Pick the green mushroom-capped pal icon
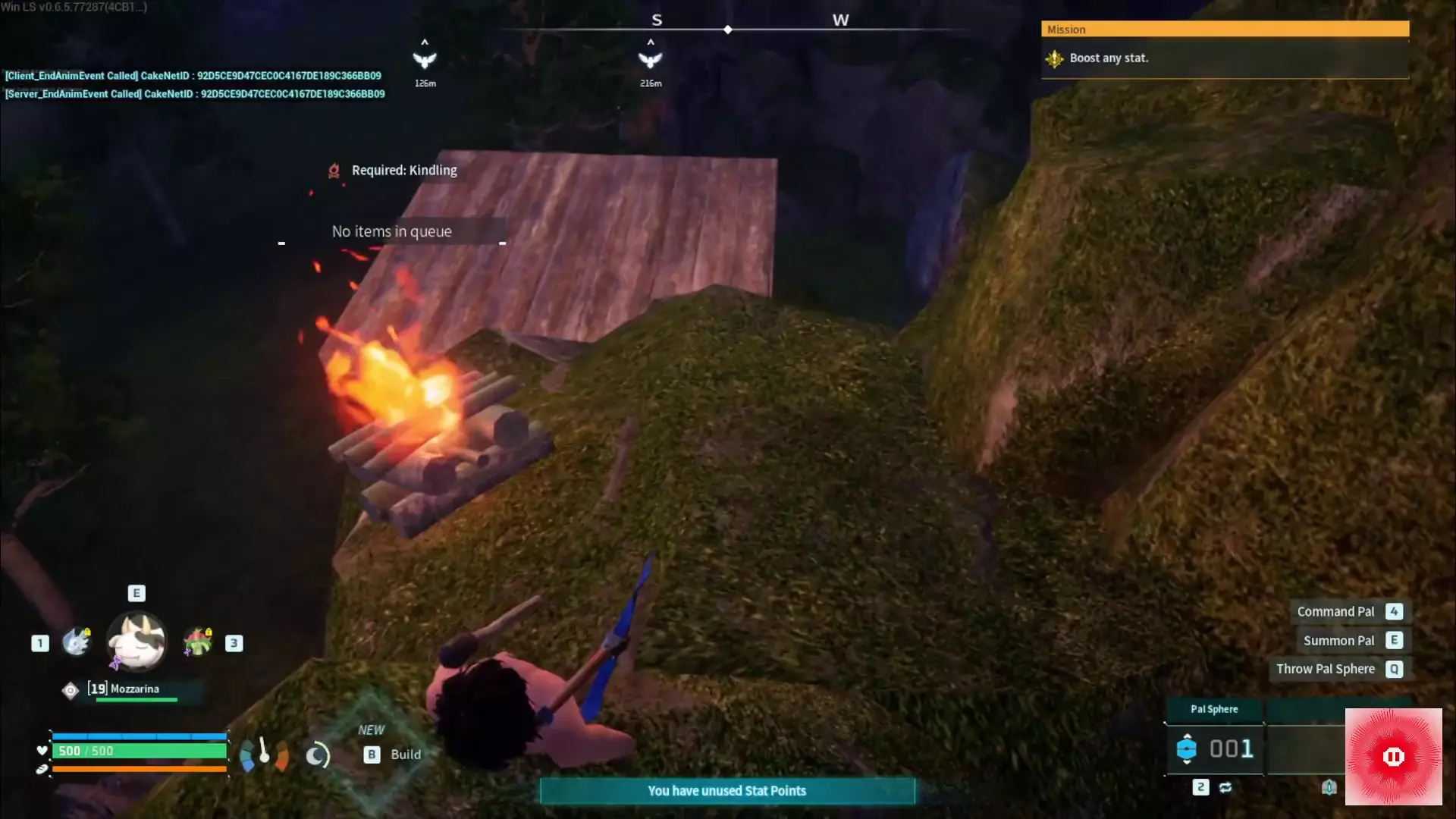Viewport: 1456px width, 819px height. click(198, 642)
